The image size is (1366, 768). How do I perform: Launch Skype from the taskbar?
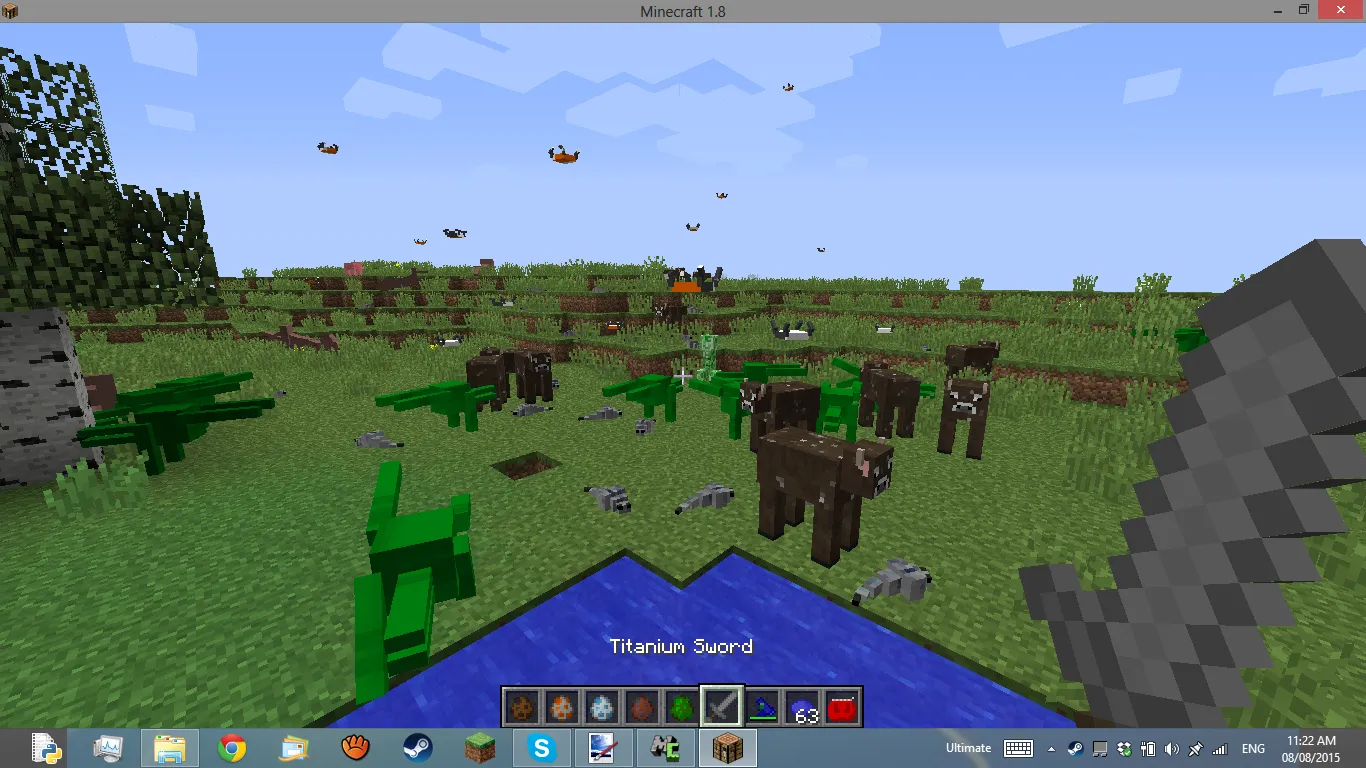coord(542,747)
